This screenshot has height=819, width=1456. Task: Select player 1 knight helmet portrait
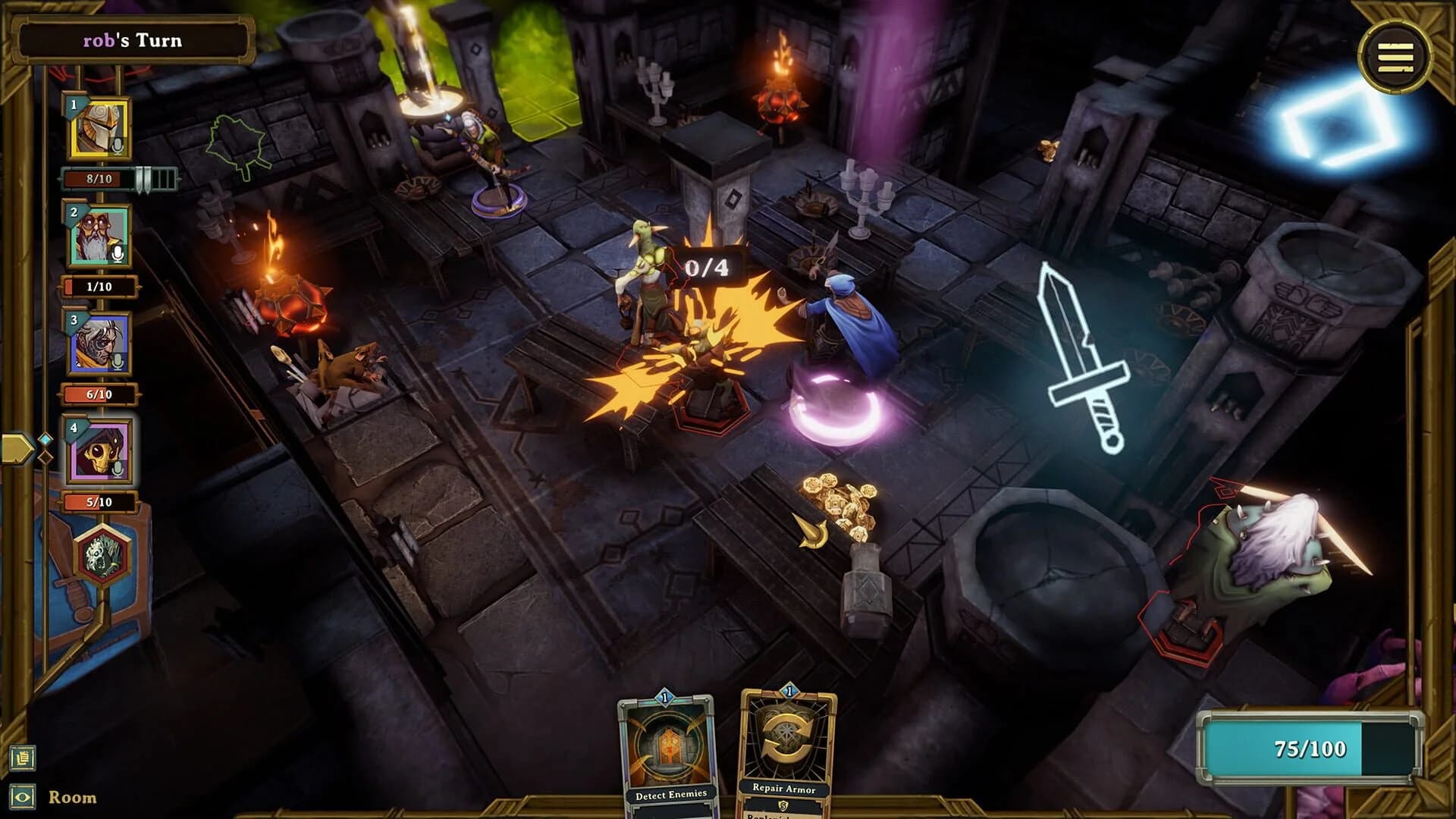(x=99, y=128)
